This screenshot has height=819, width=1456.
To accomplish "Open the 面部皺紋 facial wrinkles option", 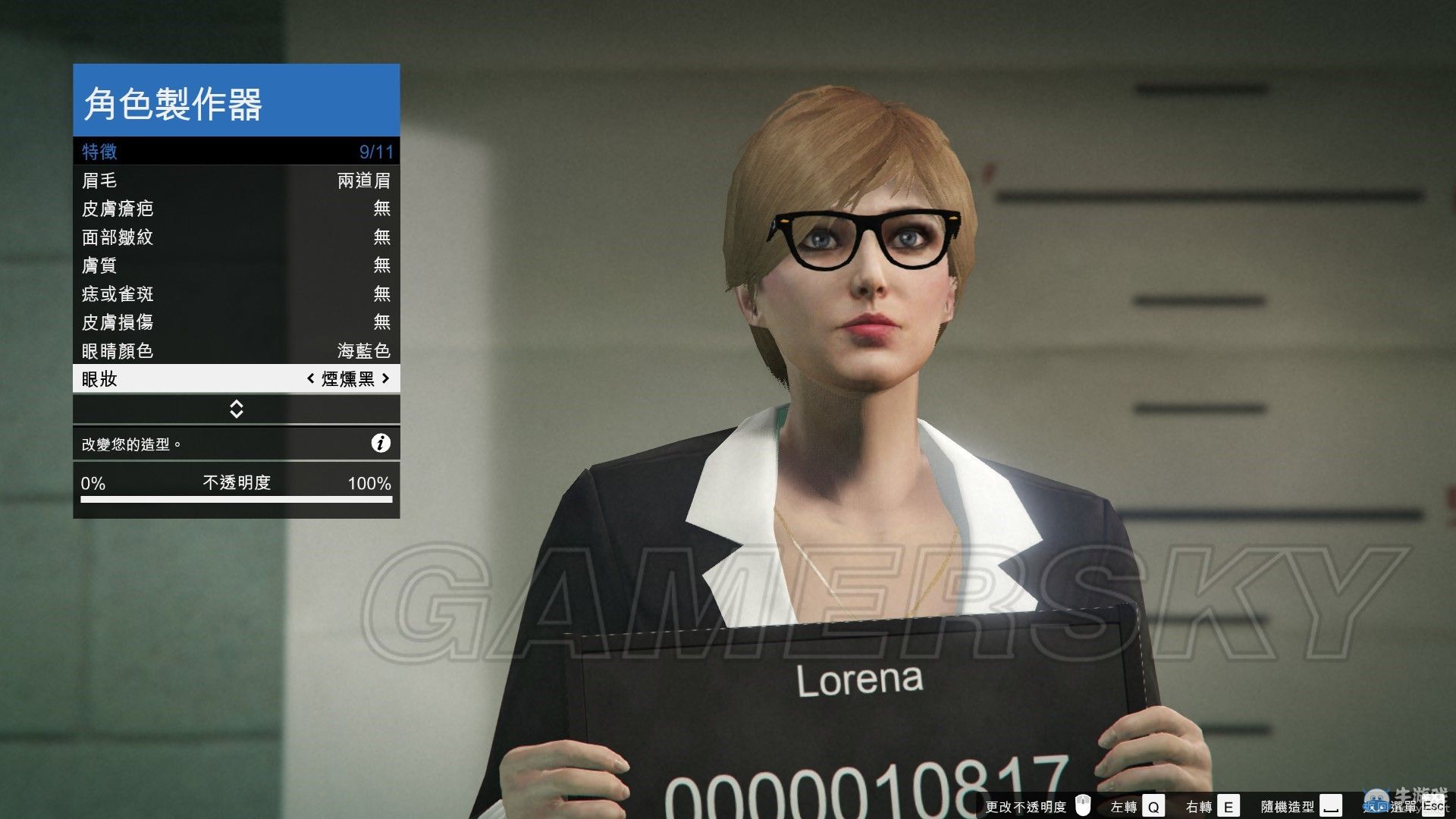I will 236,237.
